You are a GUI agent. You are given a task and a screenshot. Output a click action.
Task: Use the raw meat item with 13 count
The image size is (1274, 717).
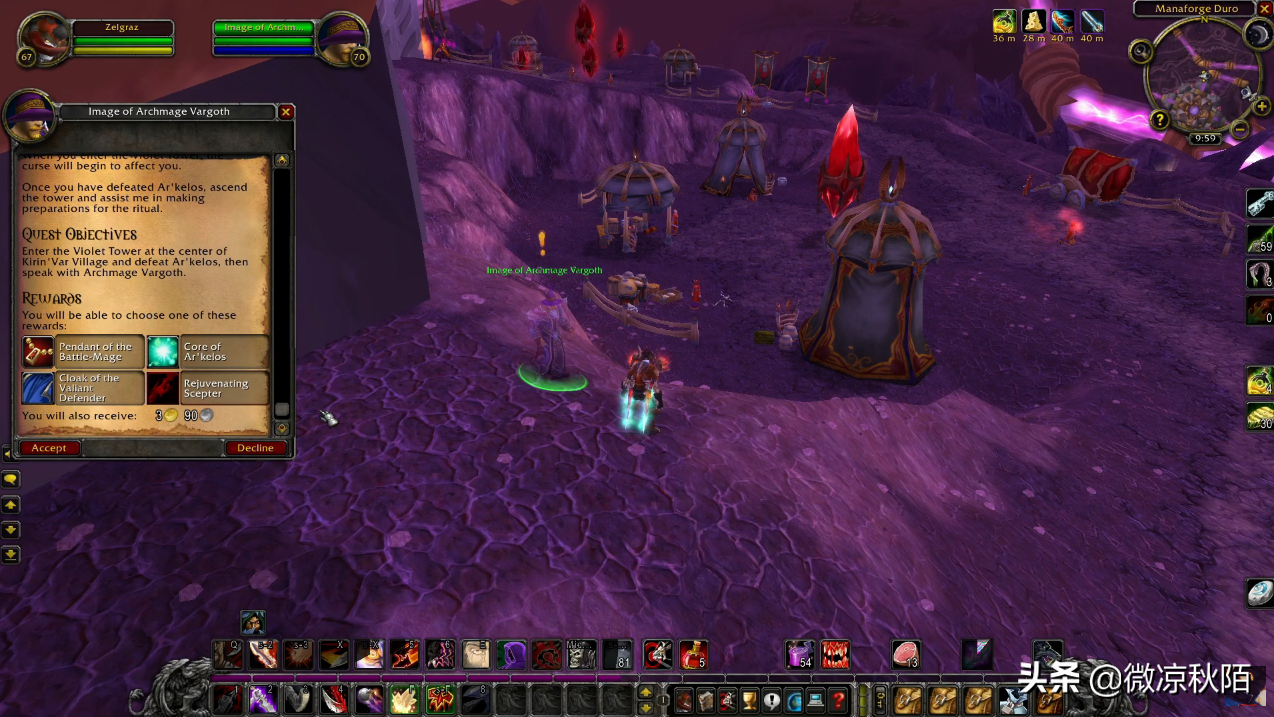906,654
